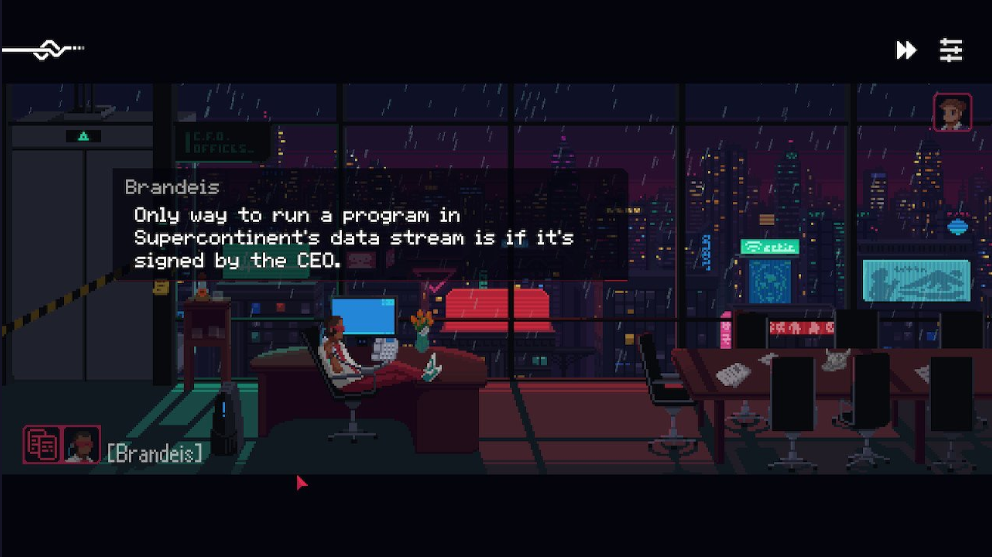Open the dialogue log document icon
This screenshot has width=992, height=557.
pos(42,445)
